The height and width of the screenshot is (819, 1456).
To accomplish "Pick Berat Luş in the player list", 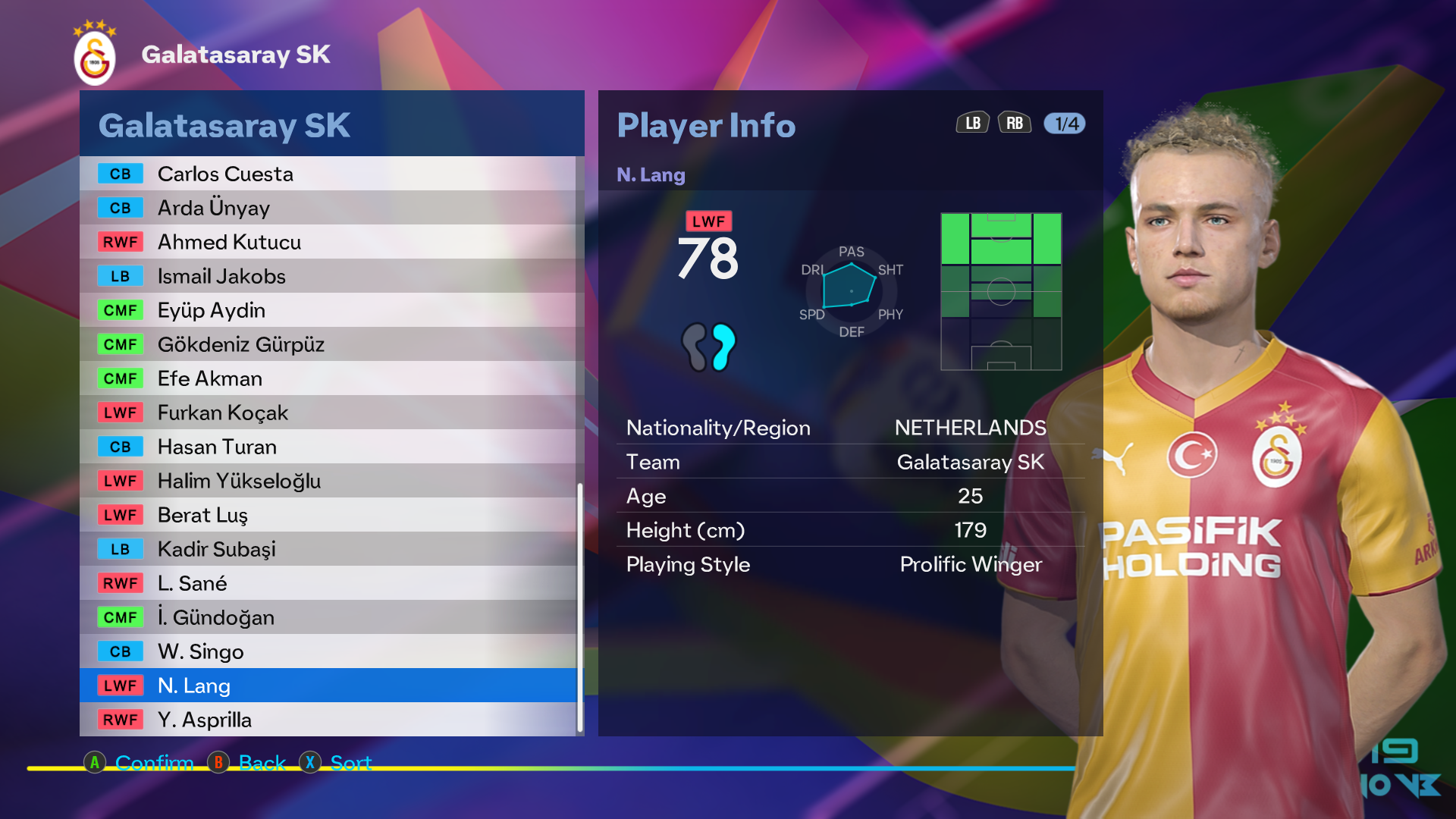I will 328,515.
